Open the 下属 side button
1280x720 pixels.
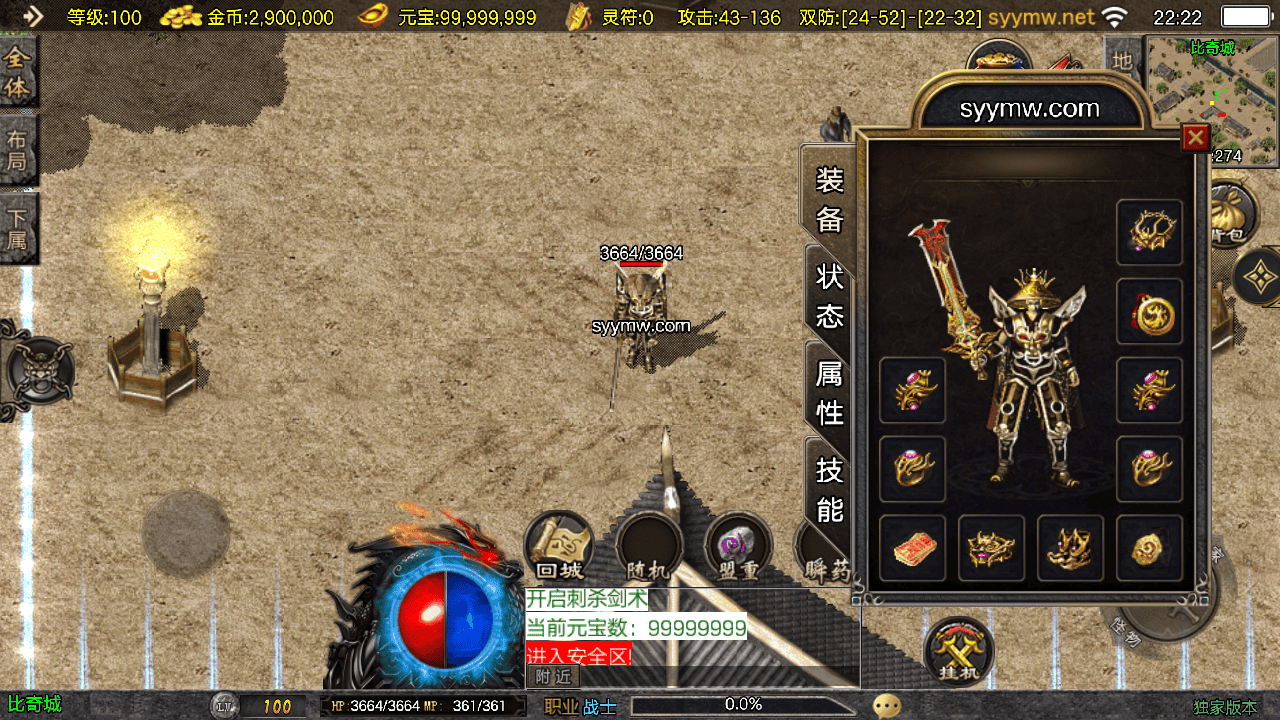pyautogui.click(x=18, y=228)
